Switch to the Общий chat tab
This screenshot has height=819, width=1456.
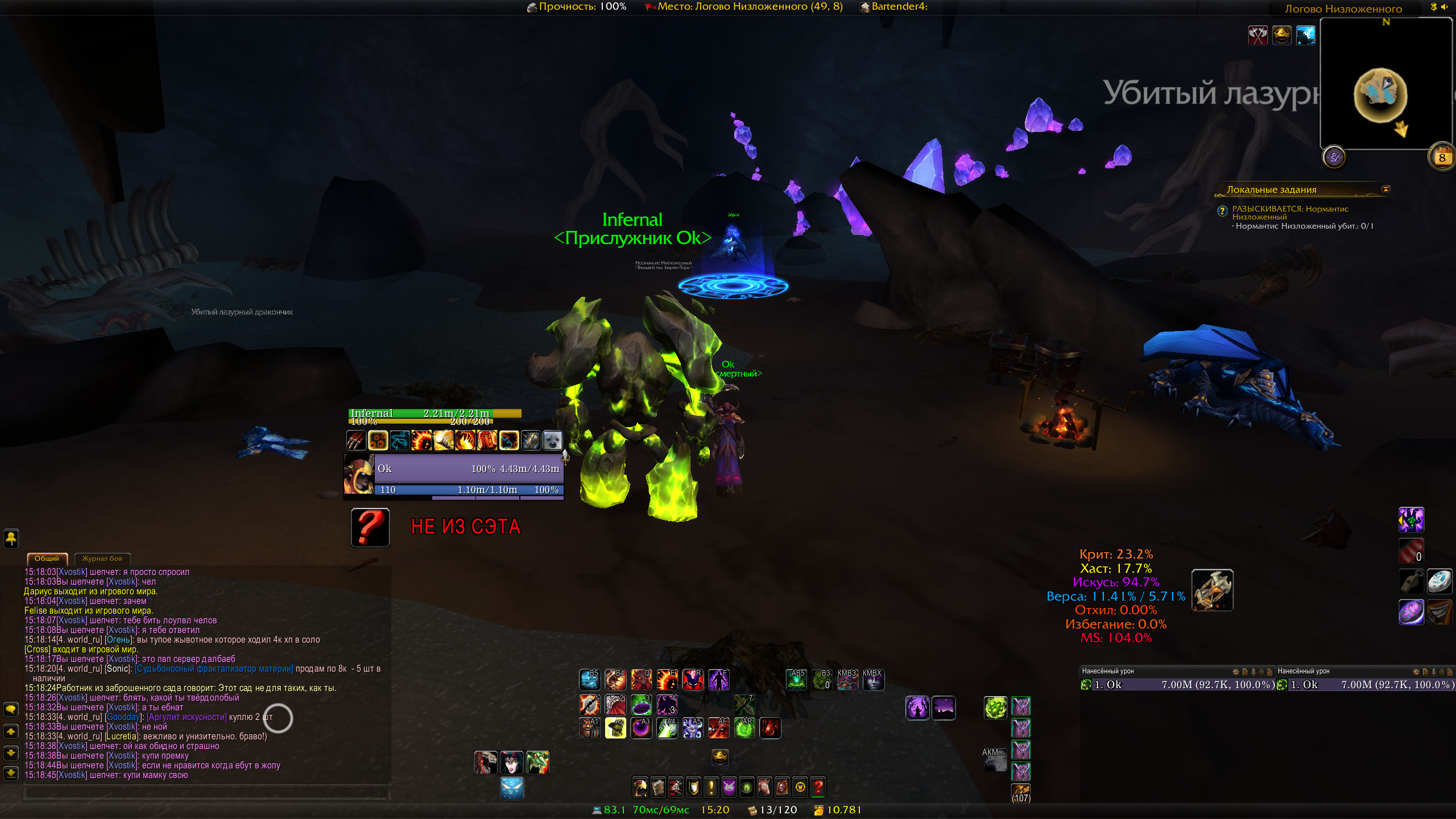(47, 559)
